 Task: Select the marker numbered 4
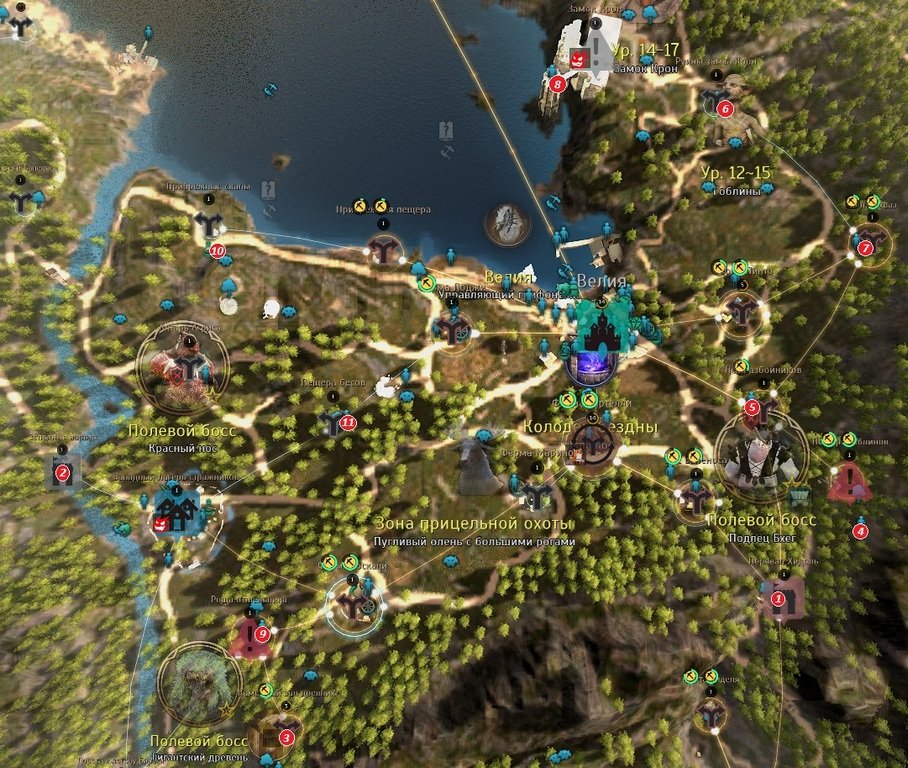860,531
